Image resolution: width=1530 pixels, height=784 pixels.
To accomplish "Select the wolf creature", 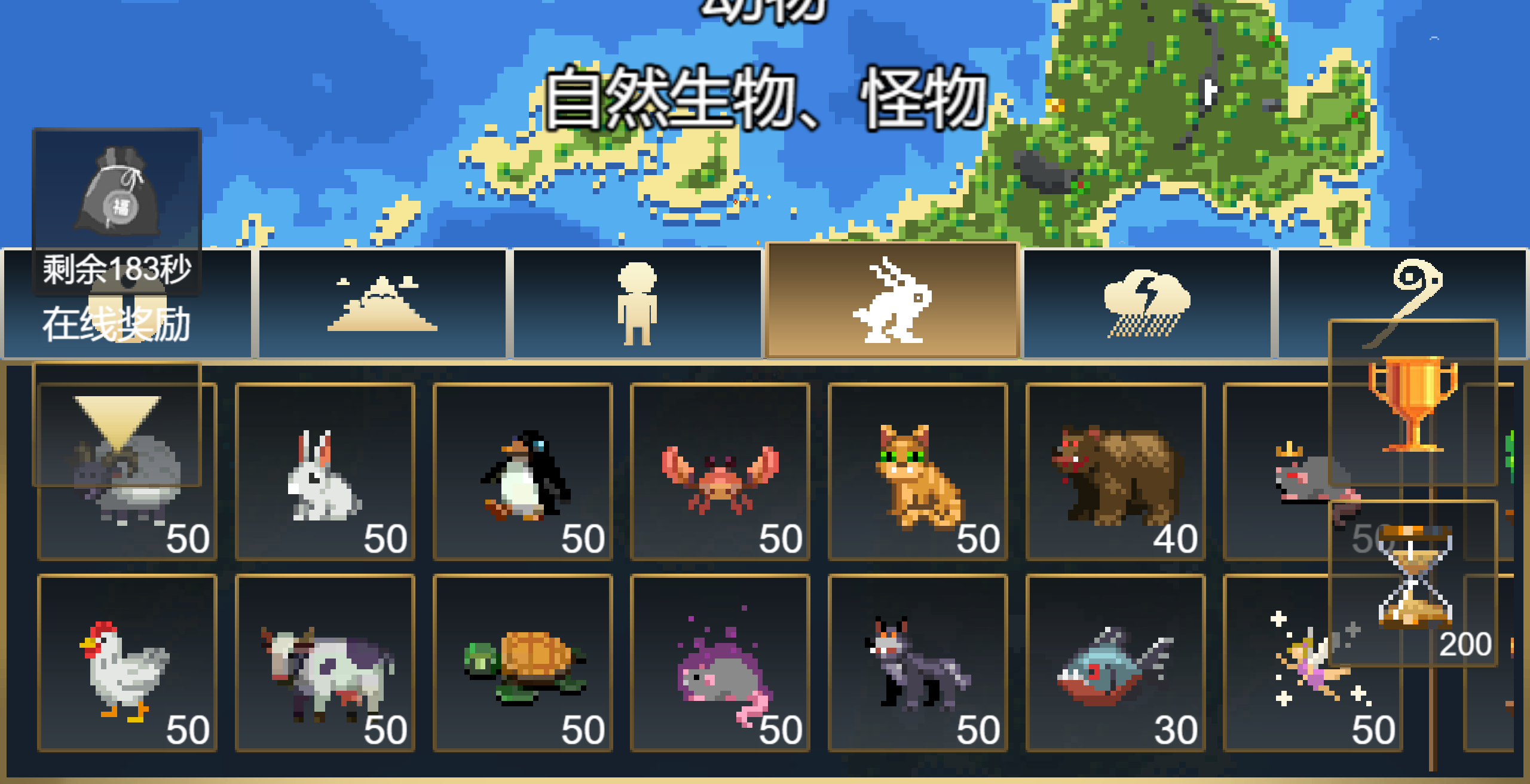I will click(917, 663).
